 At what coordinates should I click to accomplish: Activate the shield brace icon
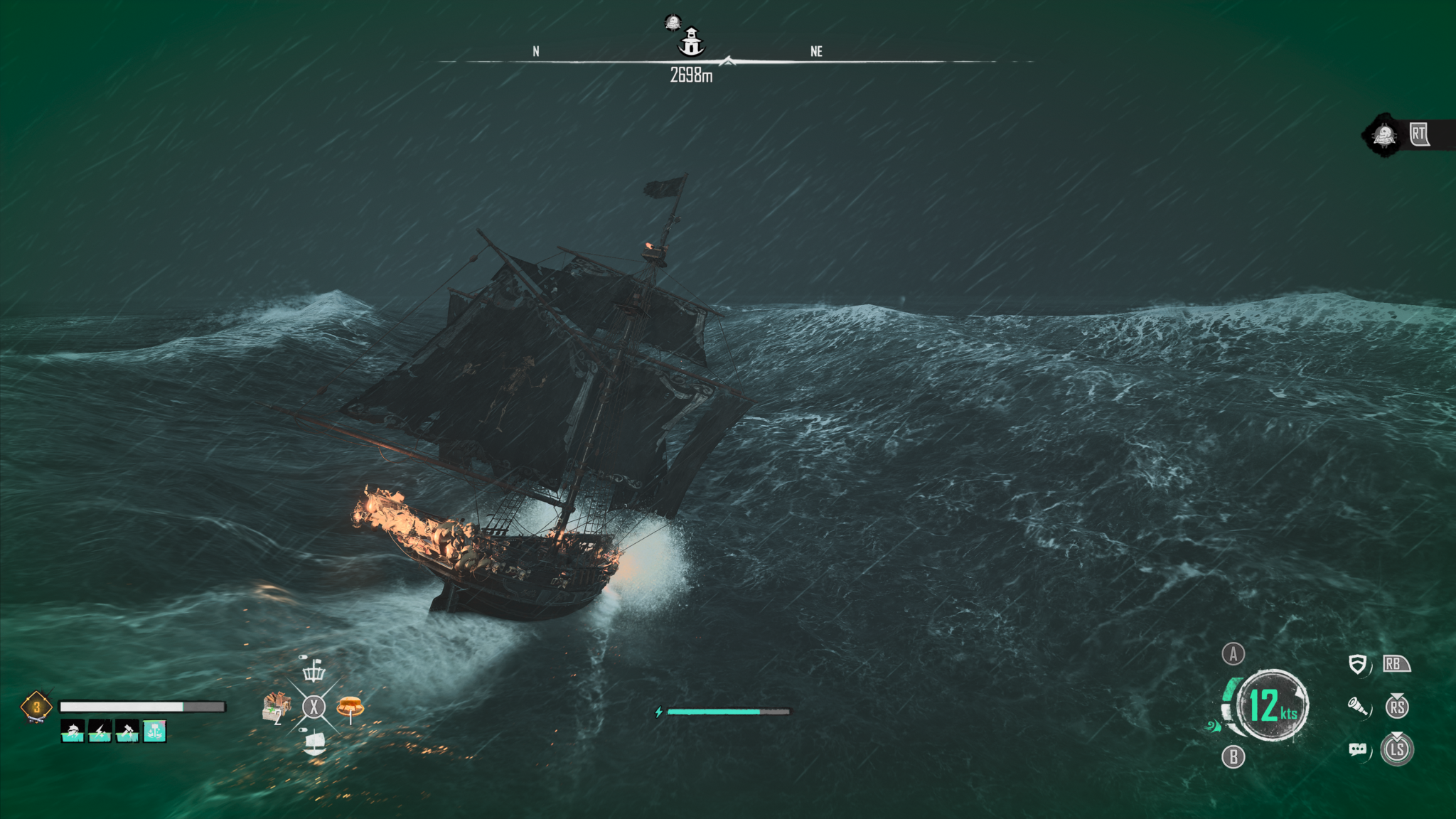(1357, 665)
